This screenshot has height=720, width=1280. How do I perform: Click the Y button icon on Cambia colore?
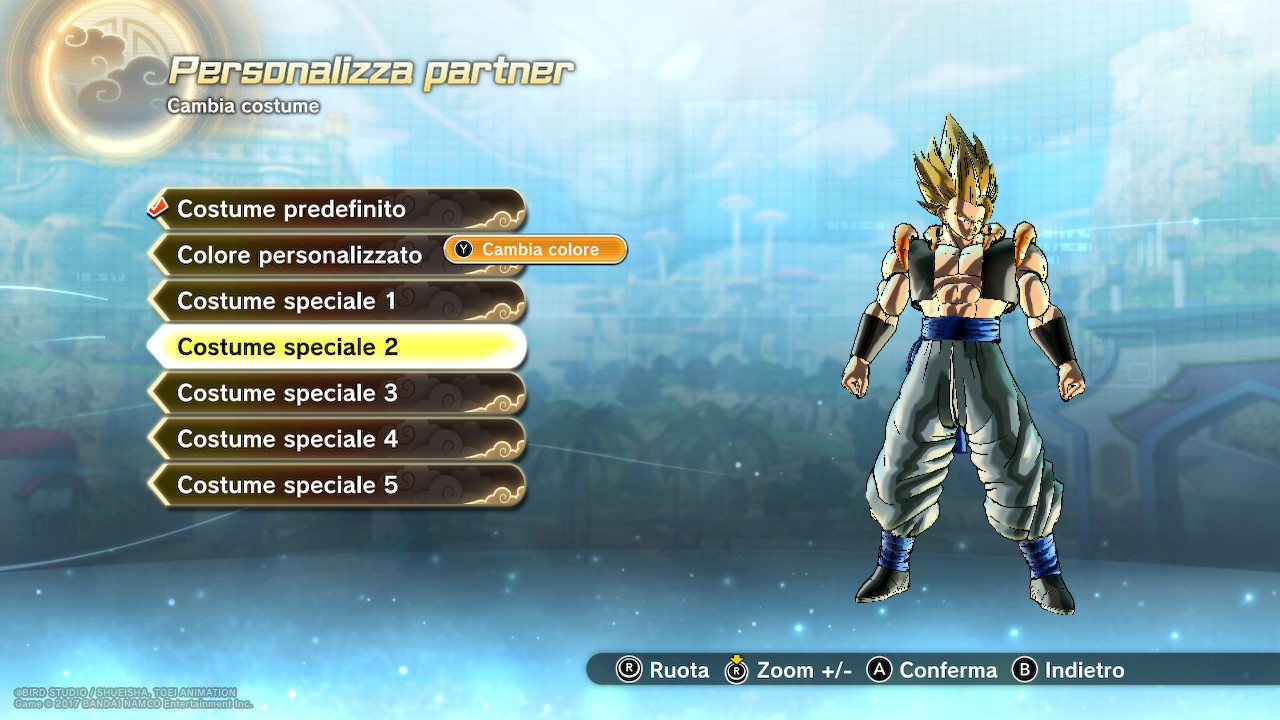[462, 250]
